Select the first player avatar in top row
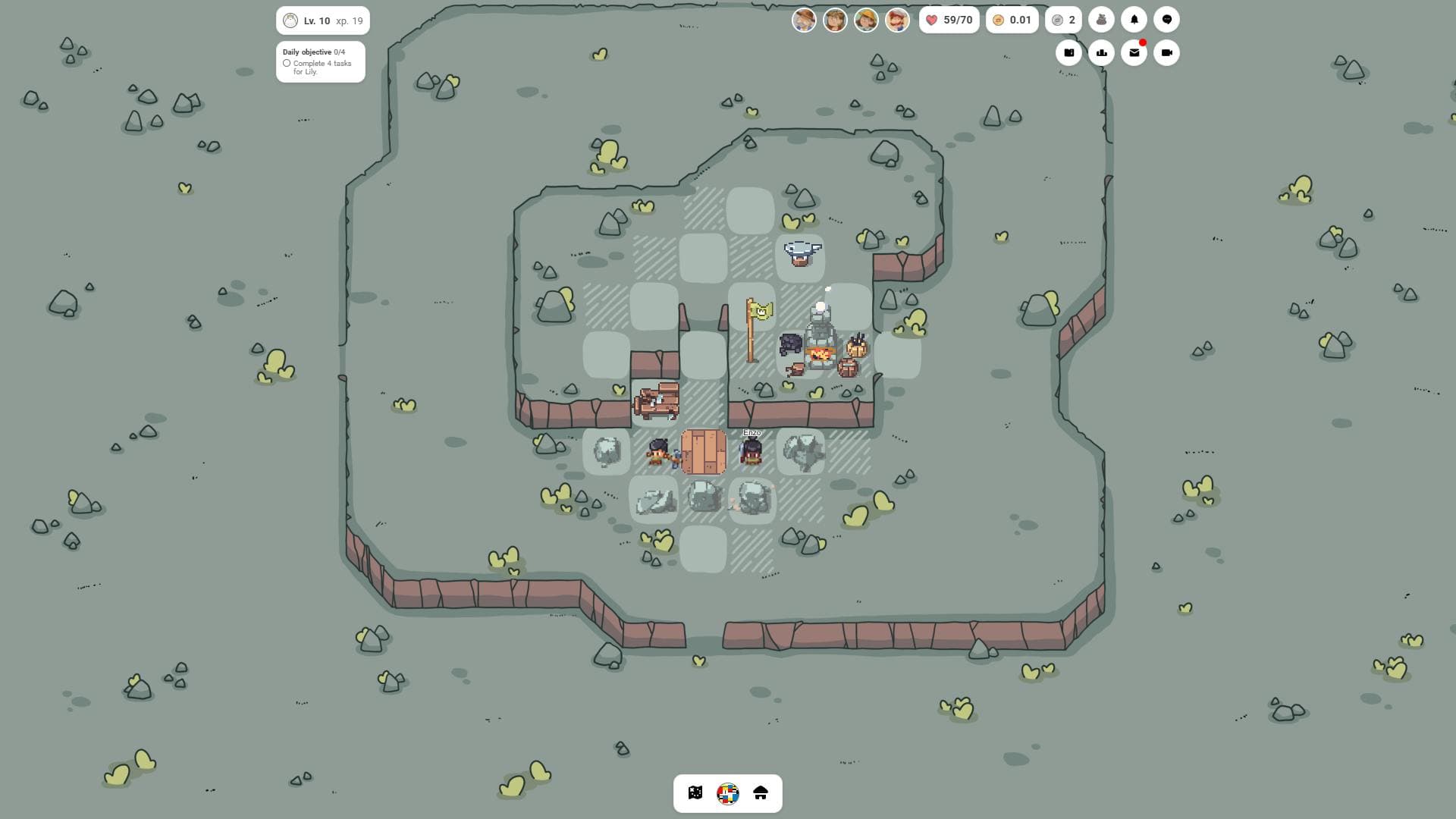1456x819 pixels. point(805,20)
